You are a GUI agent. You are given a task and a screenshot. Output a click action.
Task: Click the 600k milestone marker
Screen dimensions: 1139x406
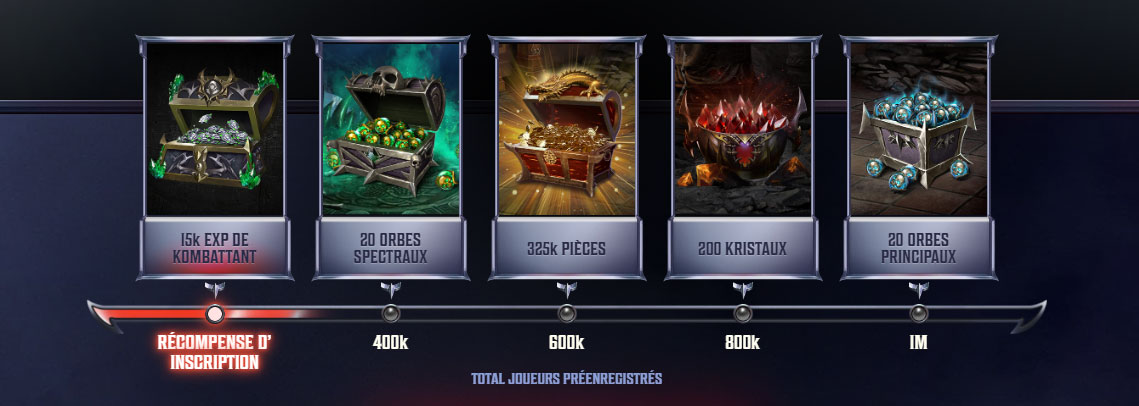pos(566,314)
